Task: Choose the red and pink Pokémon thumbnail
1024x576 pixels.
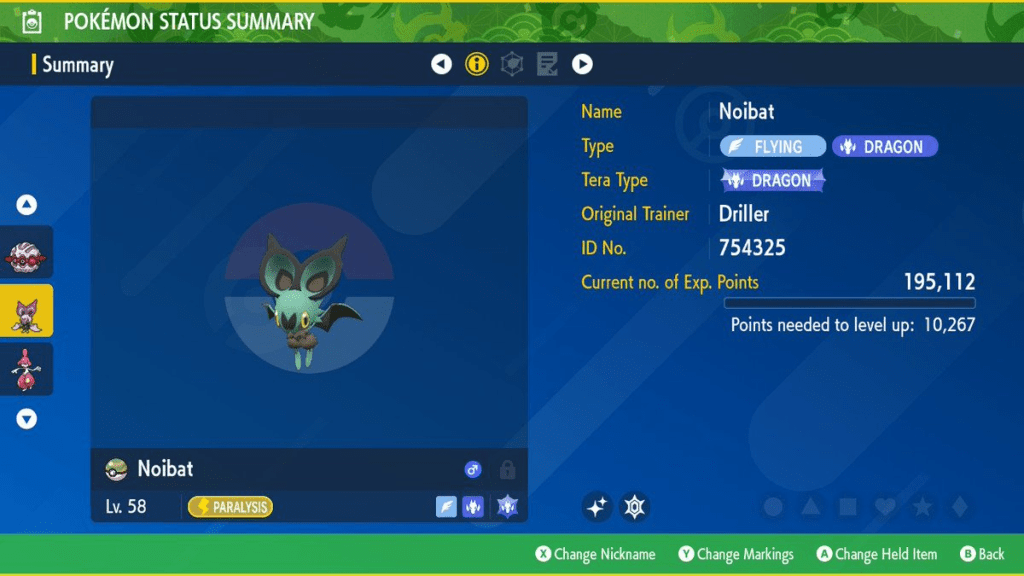Action: tap(27, 369)
